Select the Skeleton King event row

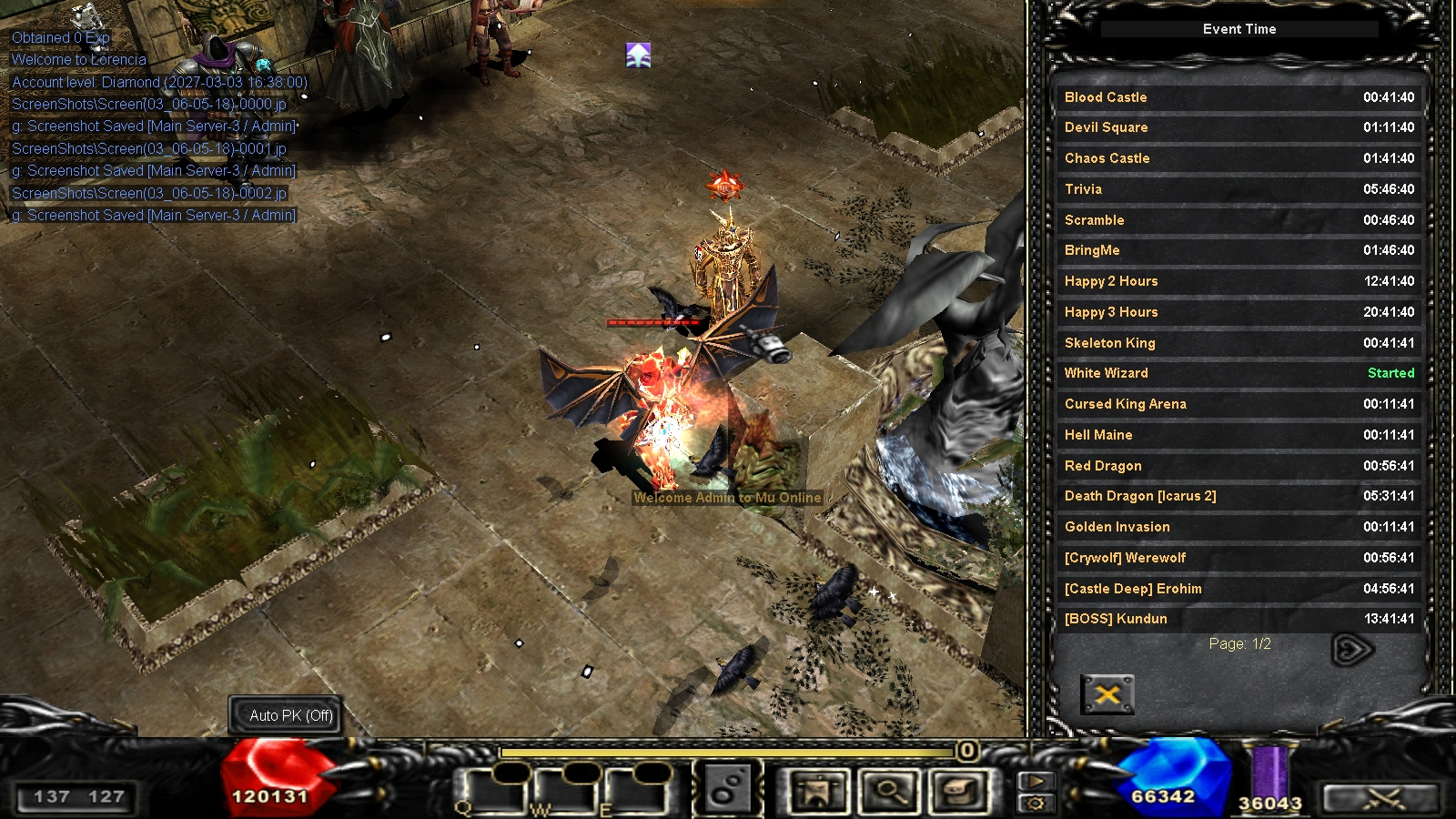coord(1239,343)
